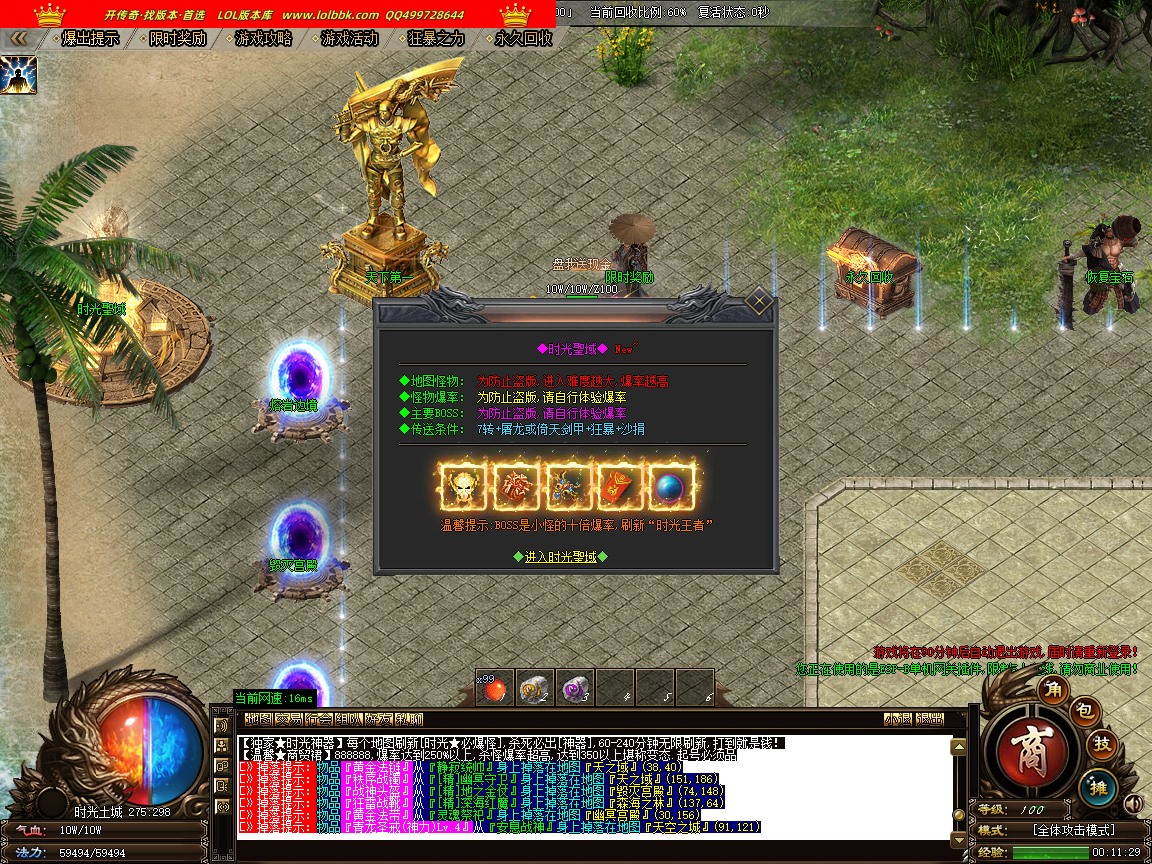Open the bag with 包 button
The height and width of the screenshot is (864, 1152).
tap(1085, 711)
